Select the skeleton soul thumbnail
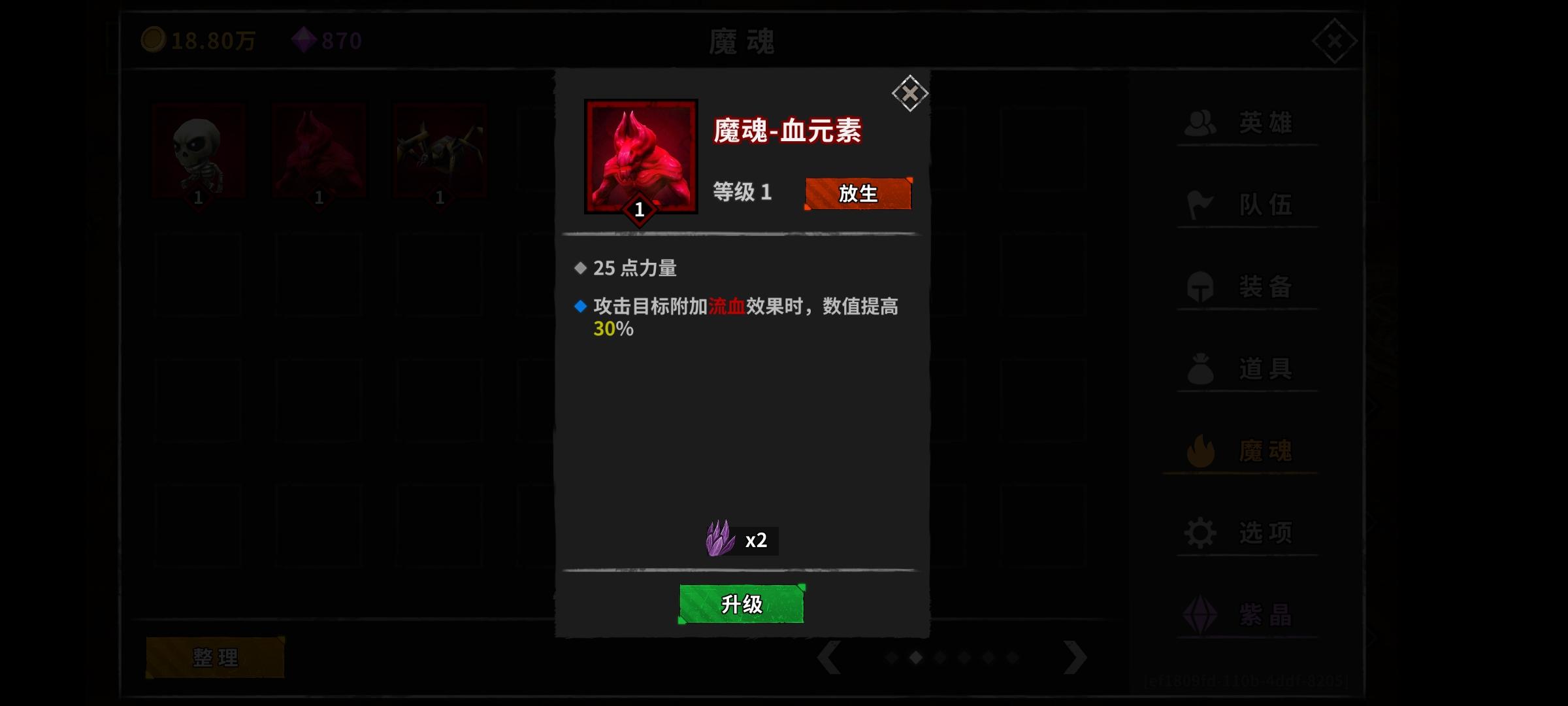This screenshot has width=1568, height=706. coord(199,150)
